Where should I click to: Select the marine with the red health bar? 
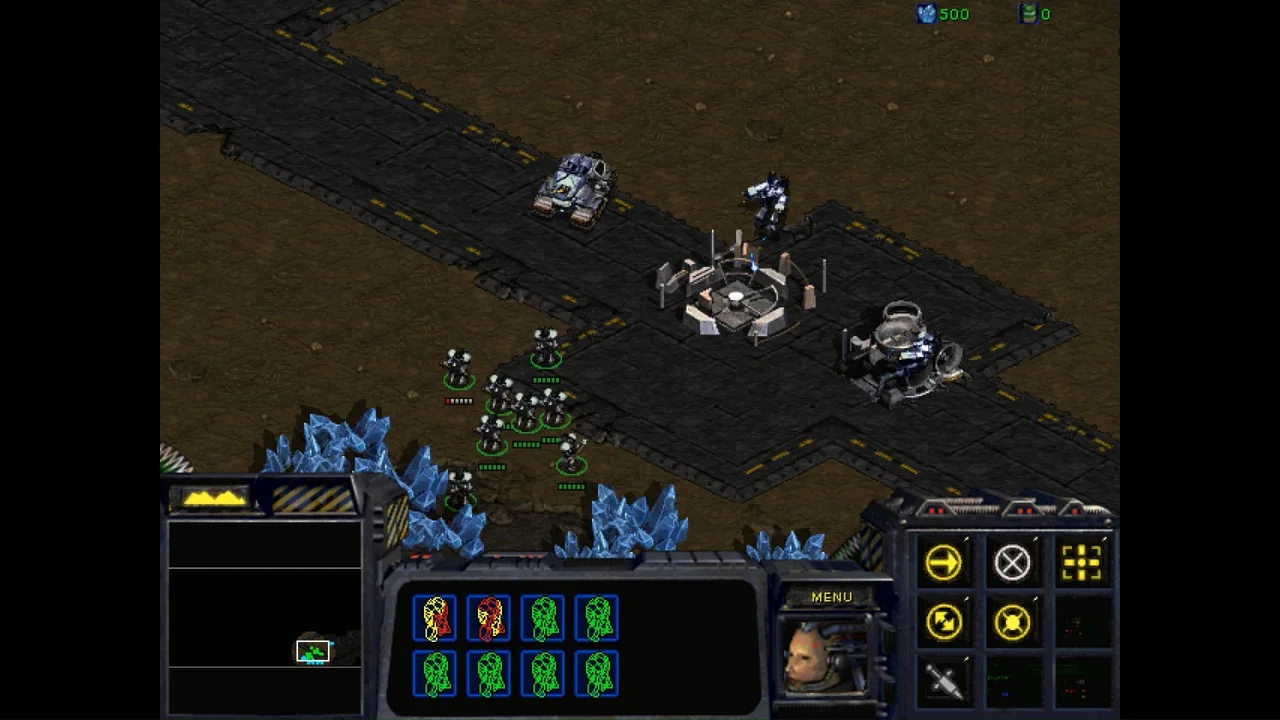coord(458,370)
